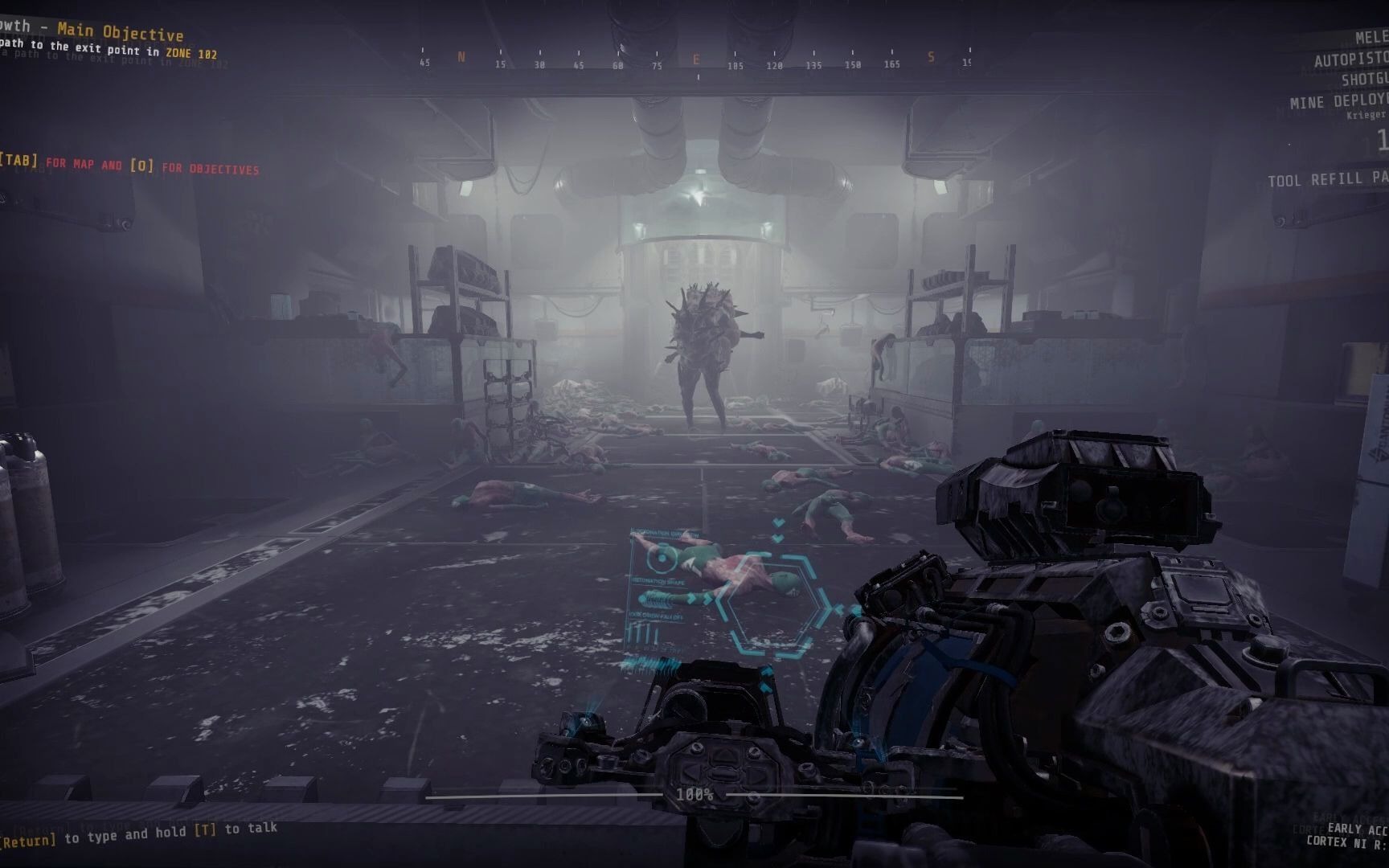
Task: Select the Melee weapon slot
Action: 1371,38
